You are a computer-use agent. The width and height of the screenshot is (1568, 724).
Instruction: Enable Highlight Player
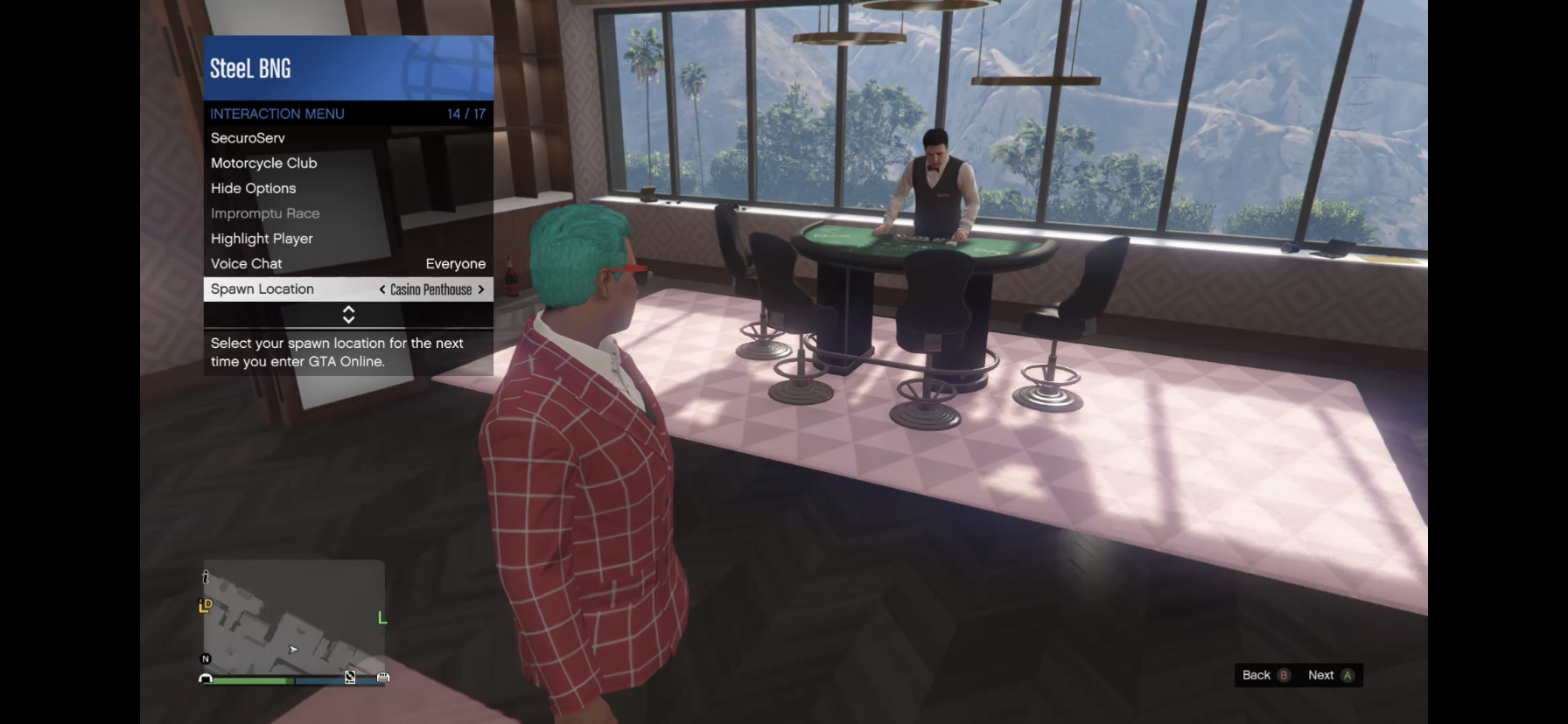point(261,238)
